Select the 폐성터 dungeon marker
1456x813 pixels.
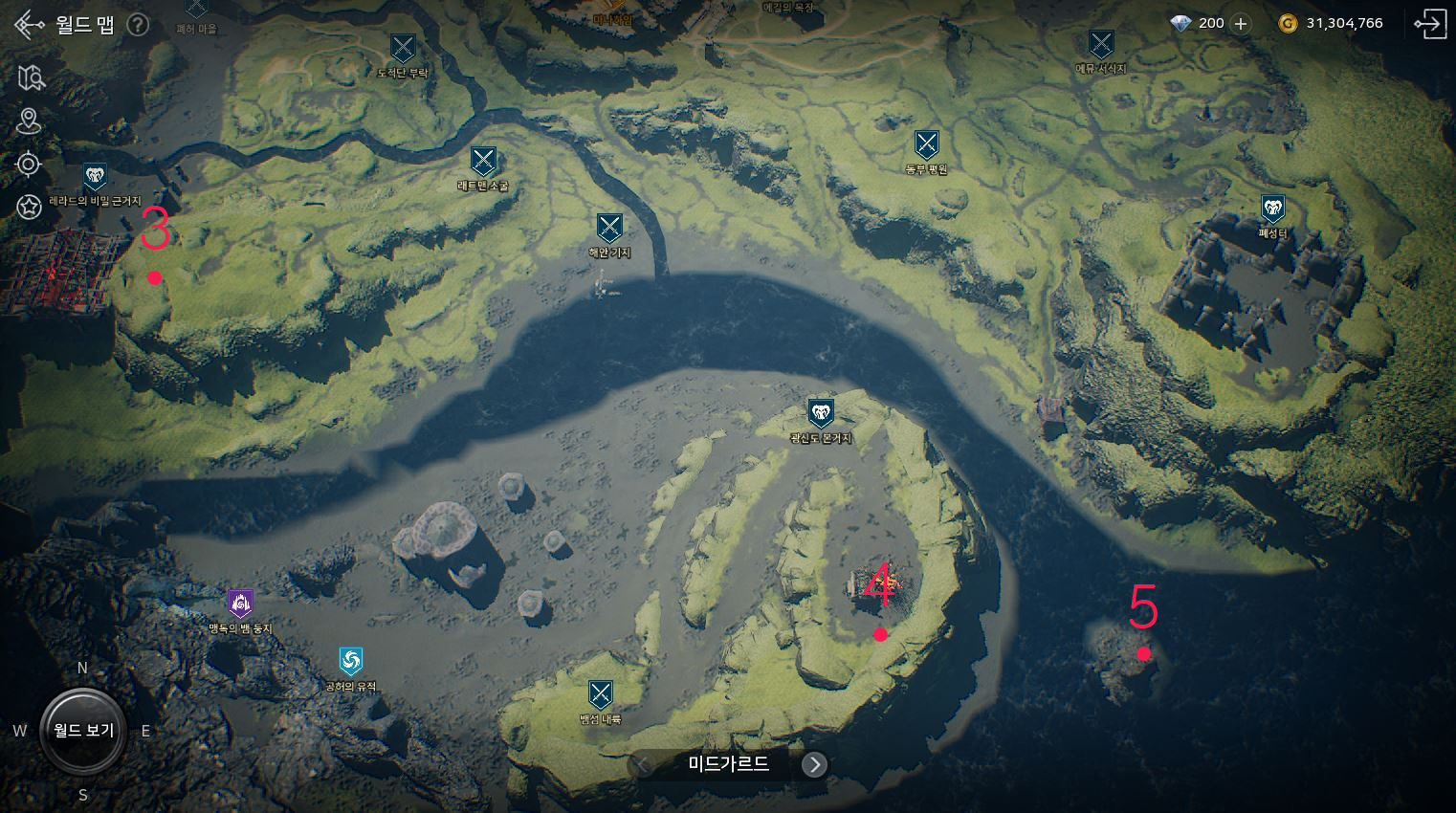1272,209
